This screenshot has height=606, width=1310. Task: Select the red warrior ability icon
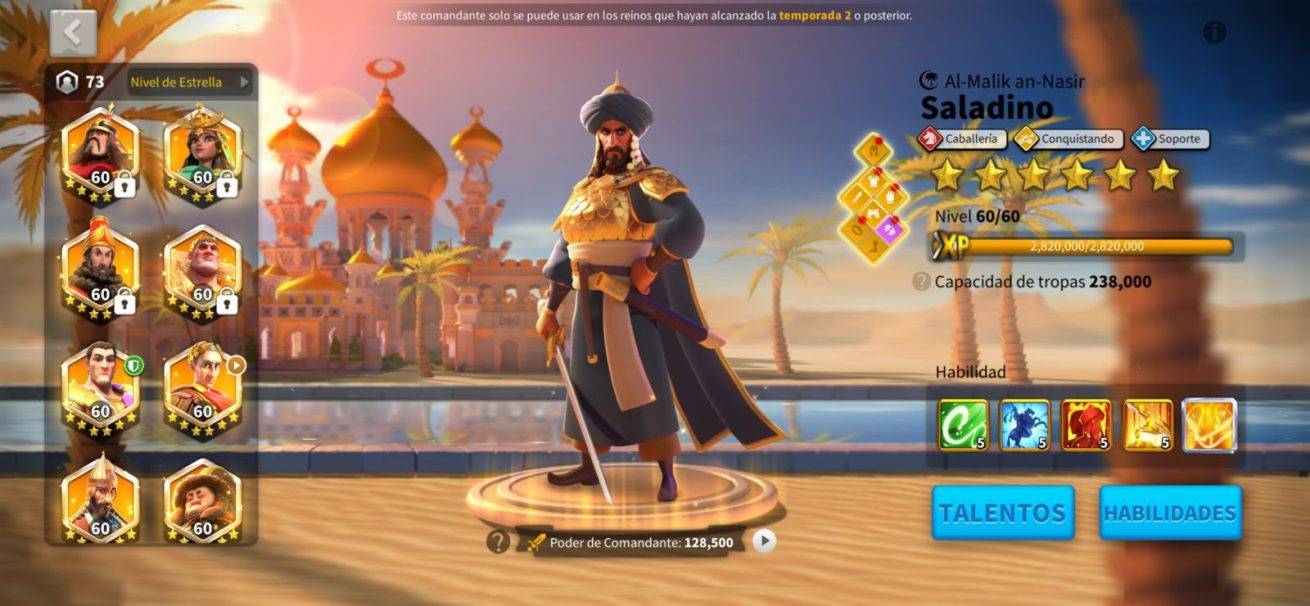1086,425
